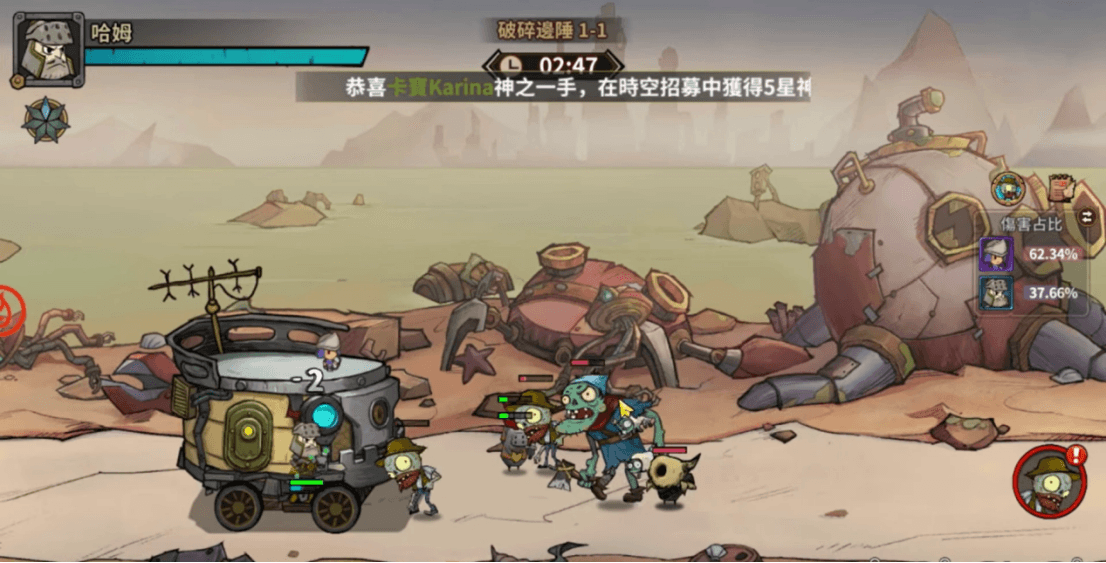Image resolution: width=1106 pixels, height=563 pixels.
Task: Open Ham's helmeted hero portrait
Action: pos(48,49)
